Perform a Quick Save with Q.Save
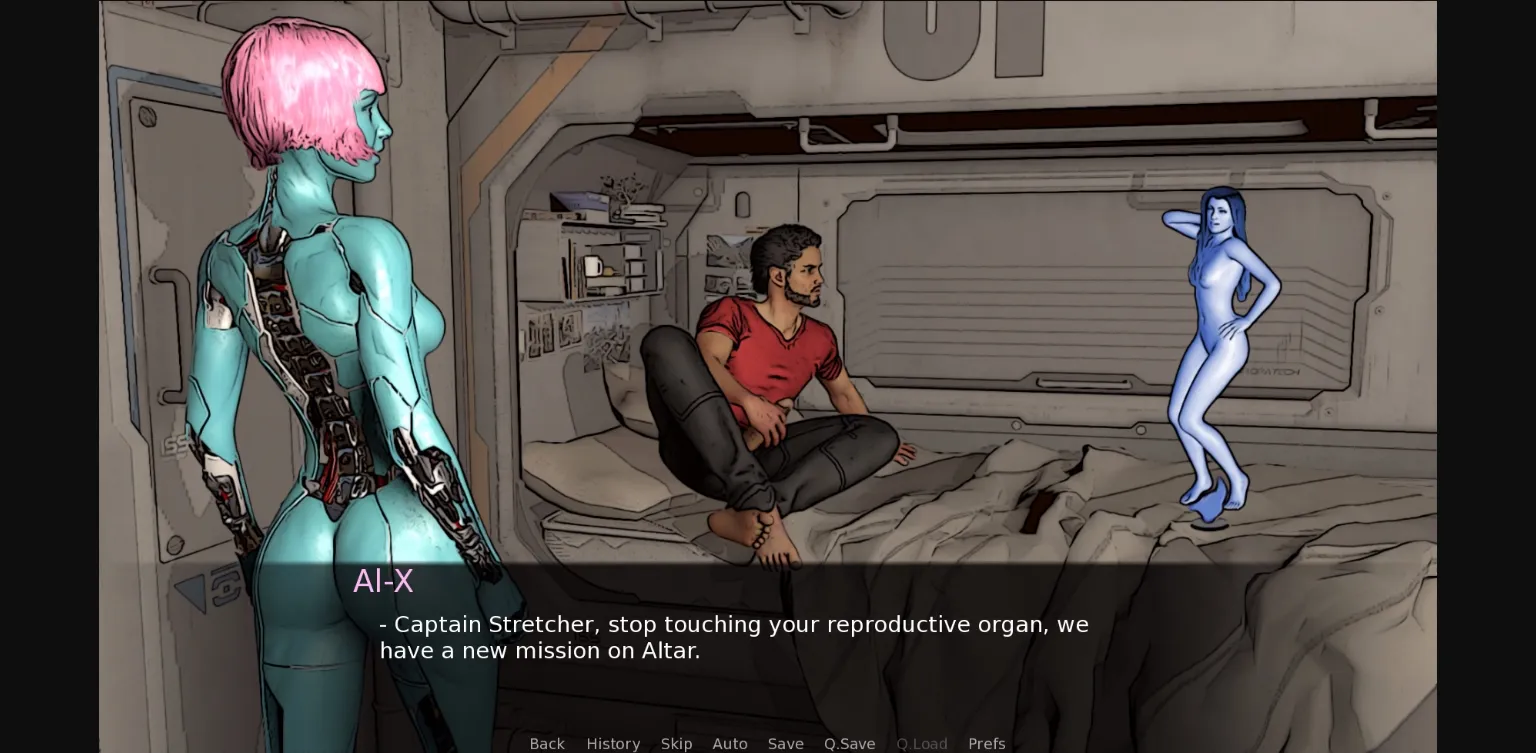The height and width of the screenshot is (753, 1536). coord(849,744)
